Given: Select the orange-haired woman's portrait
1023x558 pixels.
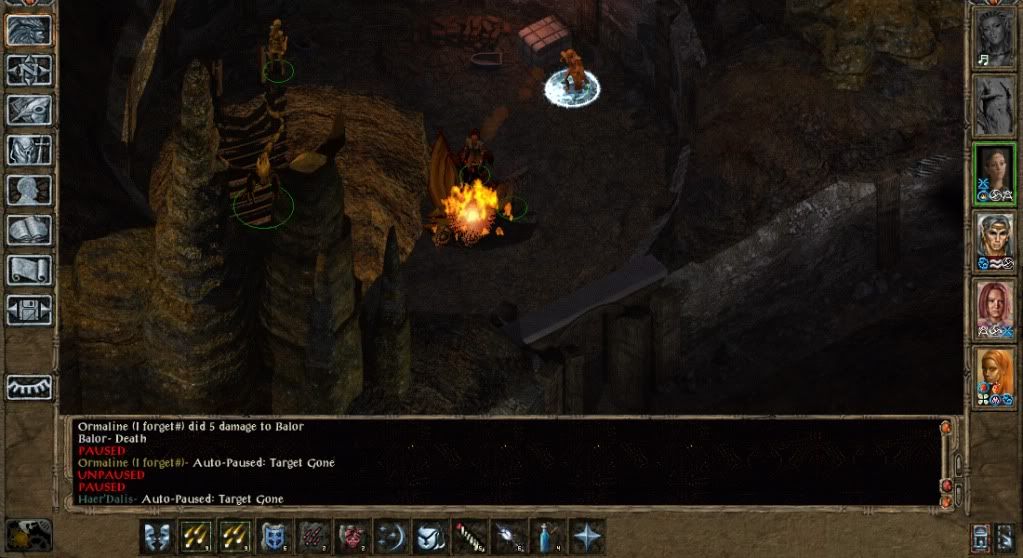Looking at the screenshot, I should coord(994,376).
